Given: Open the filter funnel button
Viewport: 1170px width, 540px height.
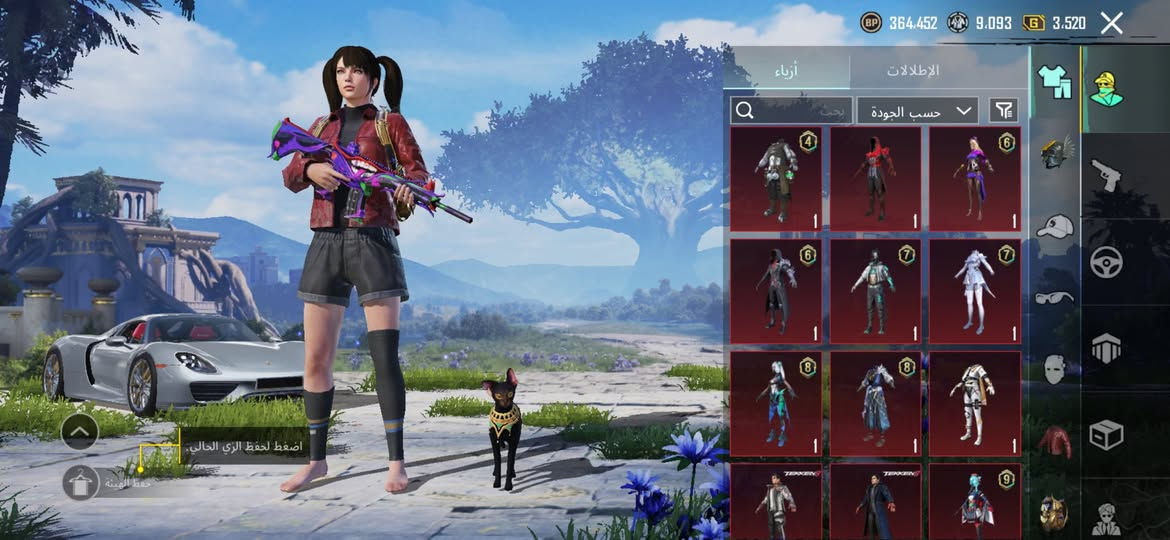Looking at the screenshot, I should point(1003,110).
